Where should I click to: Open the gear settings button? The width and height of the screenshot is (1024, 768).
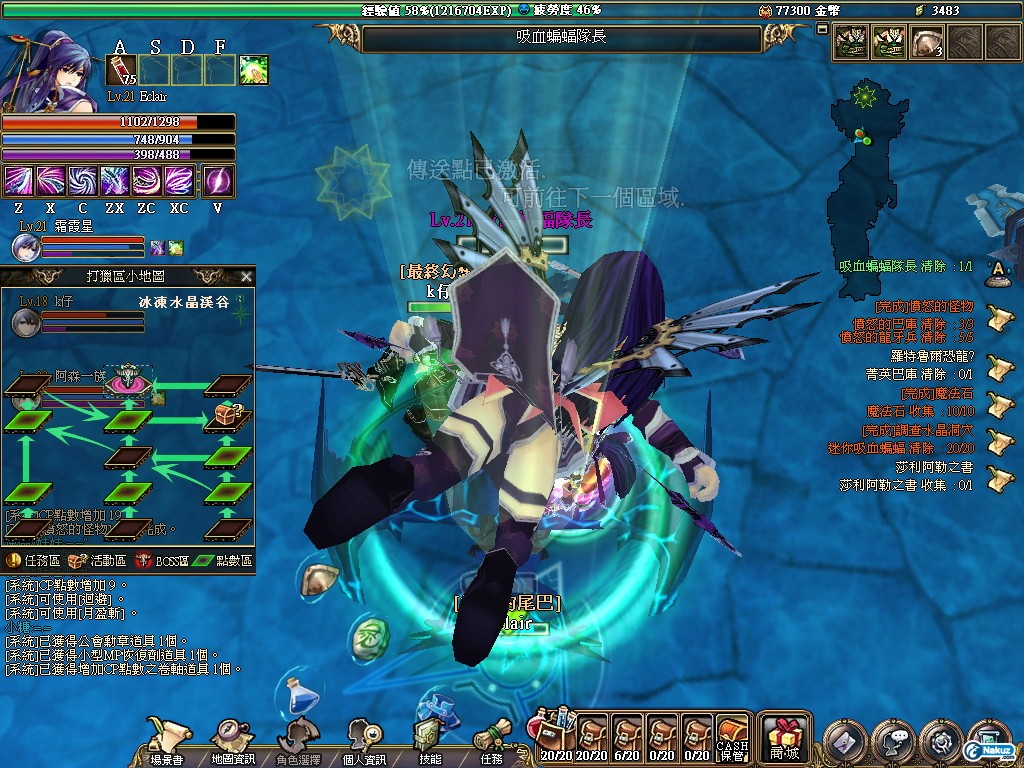click(940, 741)
